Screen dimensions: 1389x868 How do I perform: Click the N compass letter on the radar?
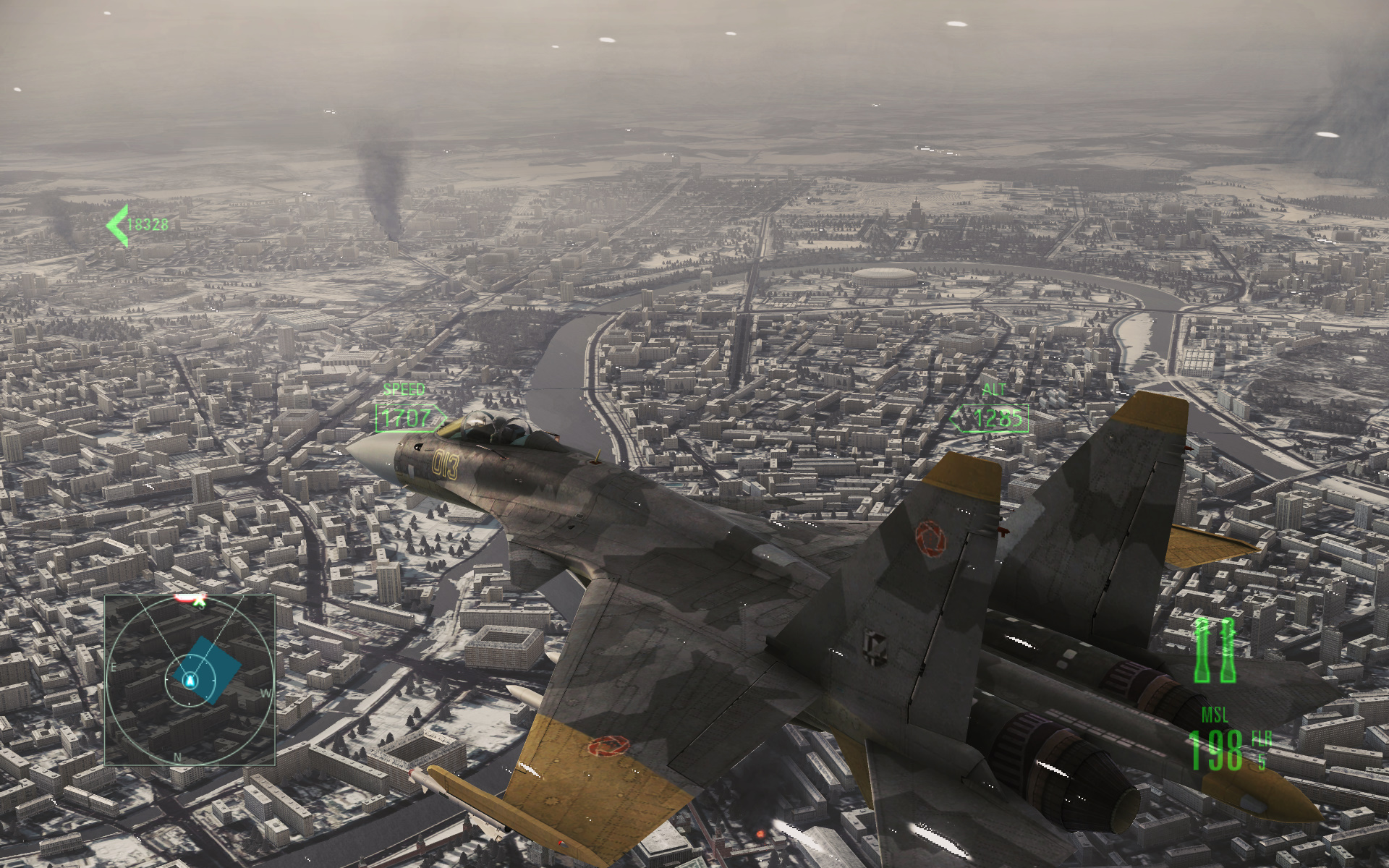click(177, 757)
